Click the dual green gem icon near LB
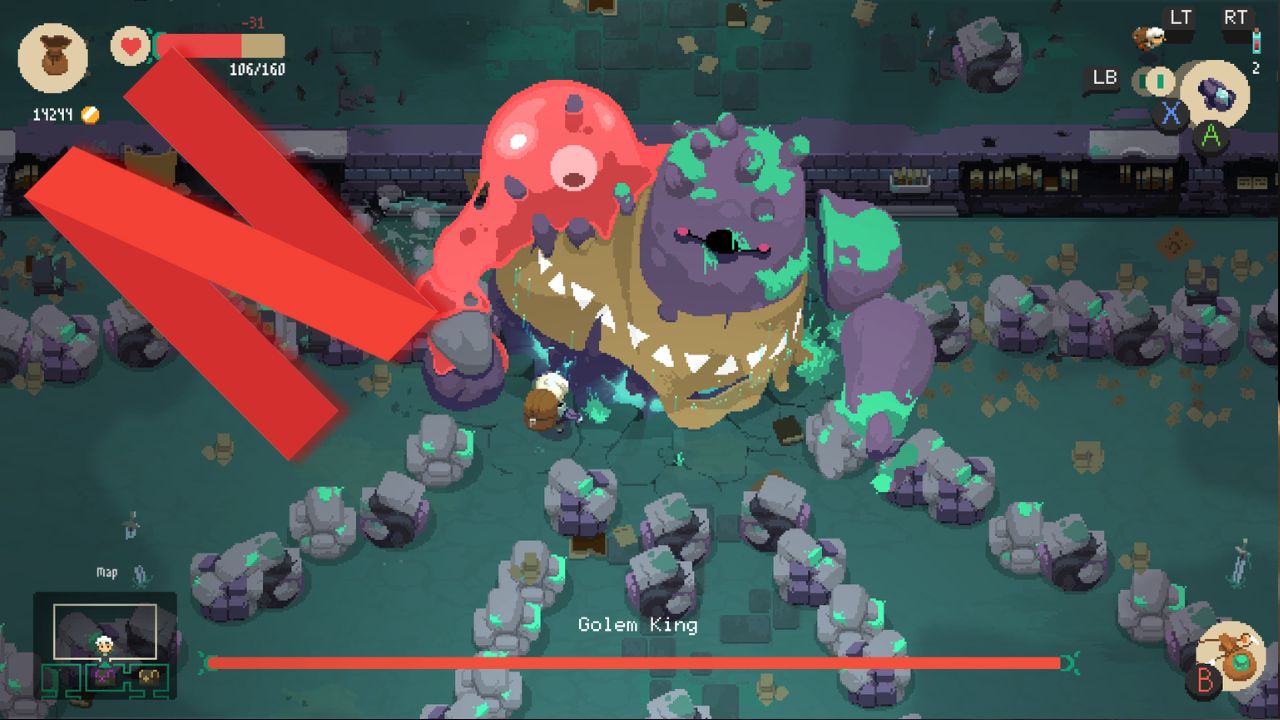The image size is (1280, 720). [1152, 79]
